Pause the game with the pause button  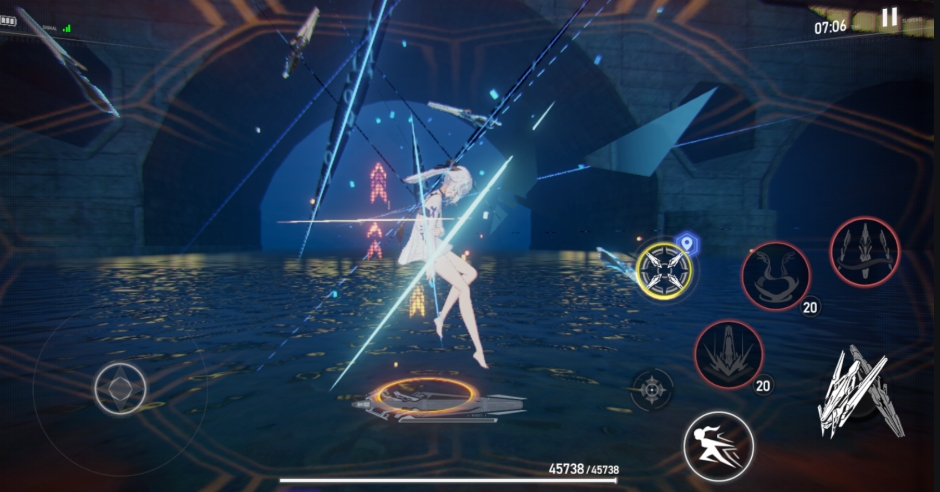[x=889, y=17]
